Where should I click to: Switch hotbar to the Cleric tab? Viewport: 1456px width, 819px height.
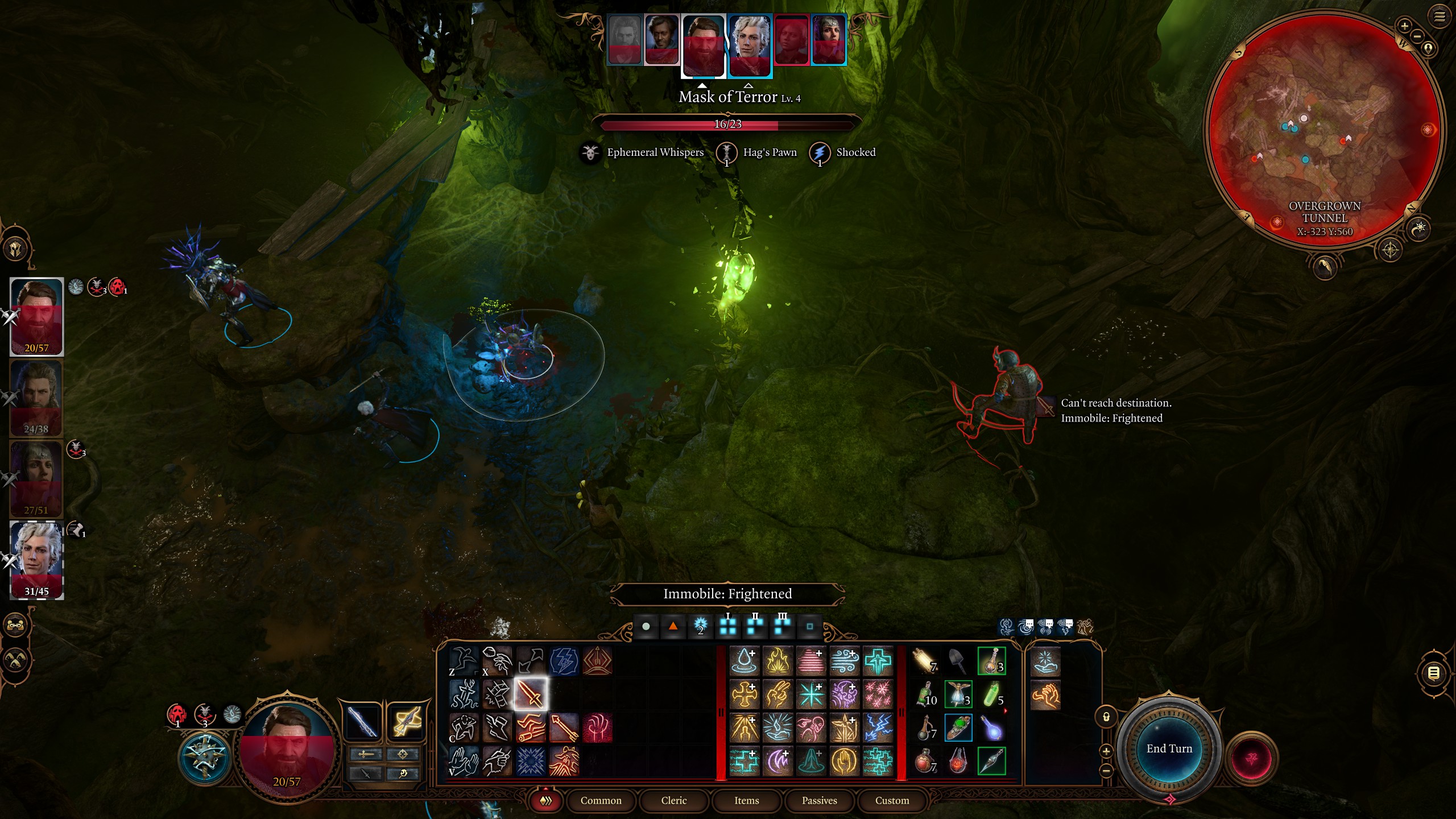tap(674, 800)
